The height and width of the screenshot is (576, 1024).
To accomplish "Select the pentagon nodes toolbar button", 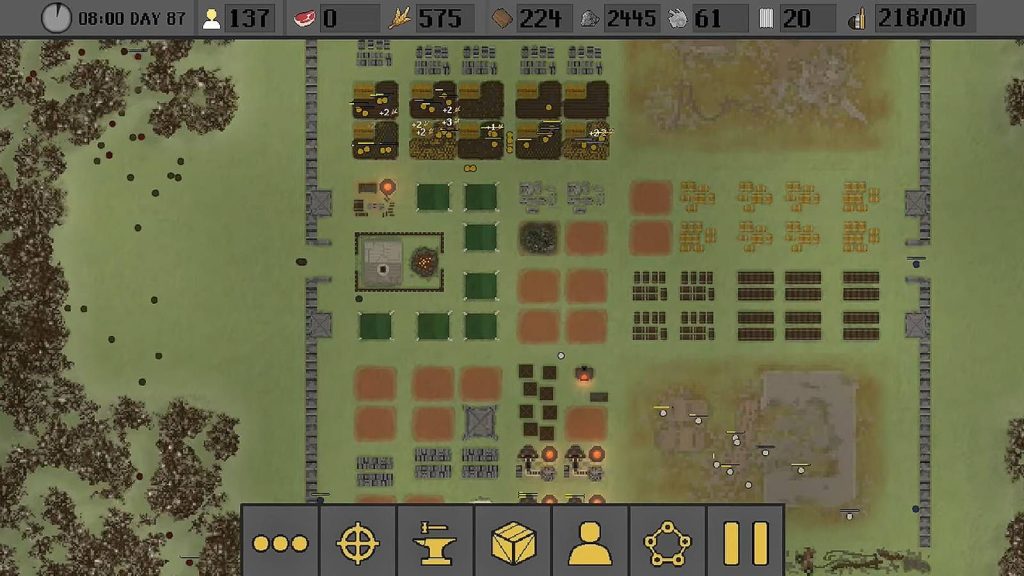I will [667, 543].
